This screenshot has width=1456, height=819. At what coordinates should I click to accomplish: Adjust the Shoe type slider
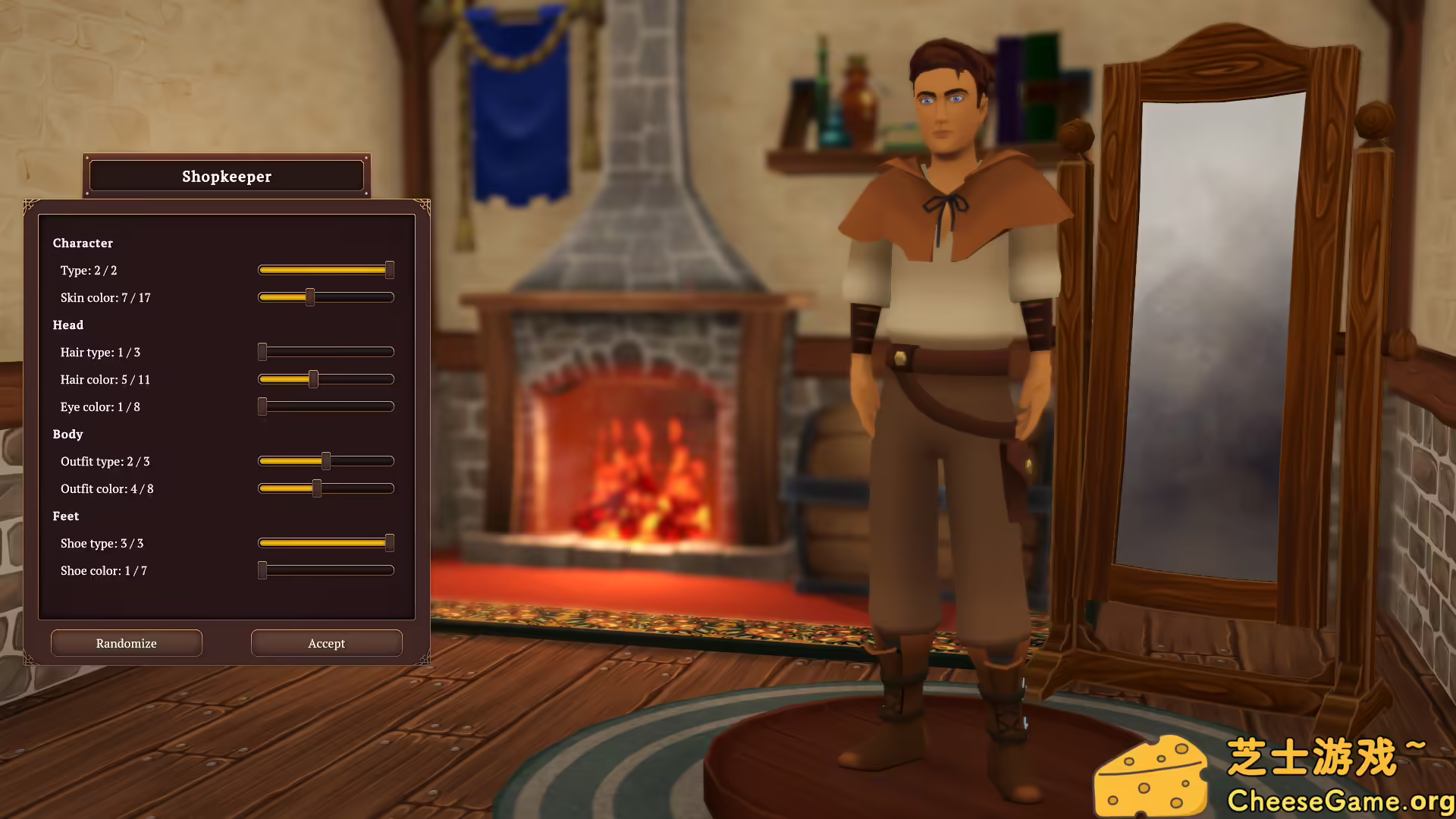[388, 543]
